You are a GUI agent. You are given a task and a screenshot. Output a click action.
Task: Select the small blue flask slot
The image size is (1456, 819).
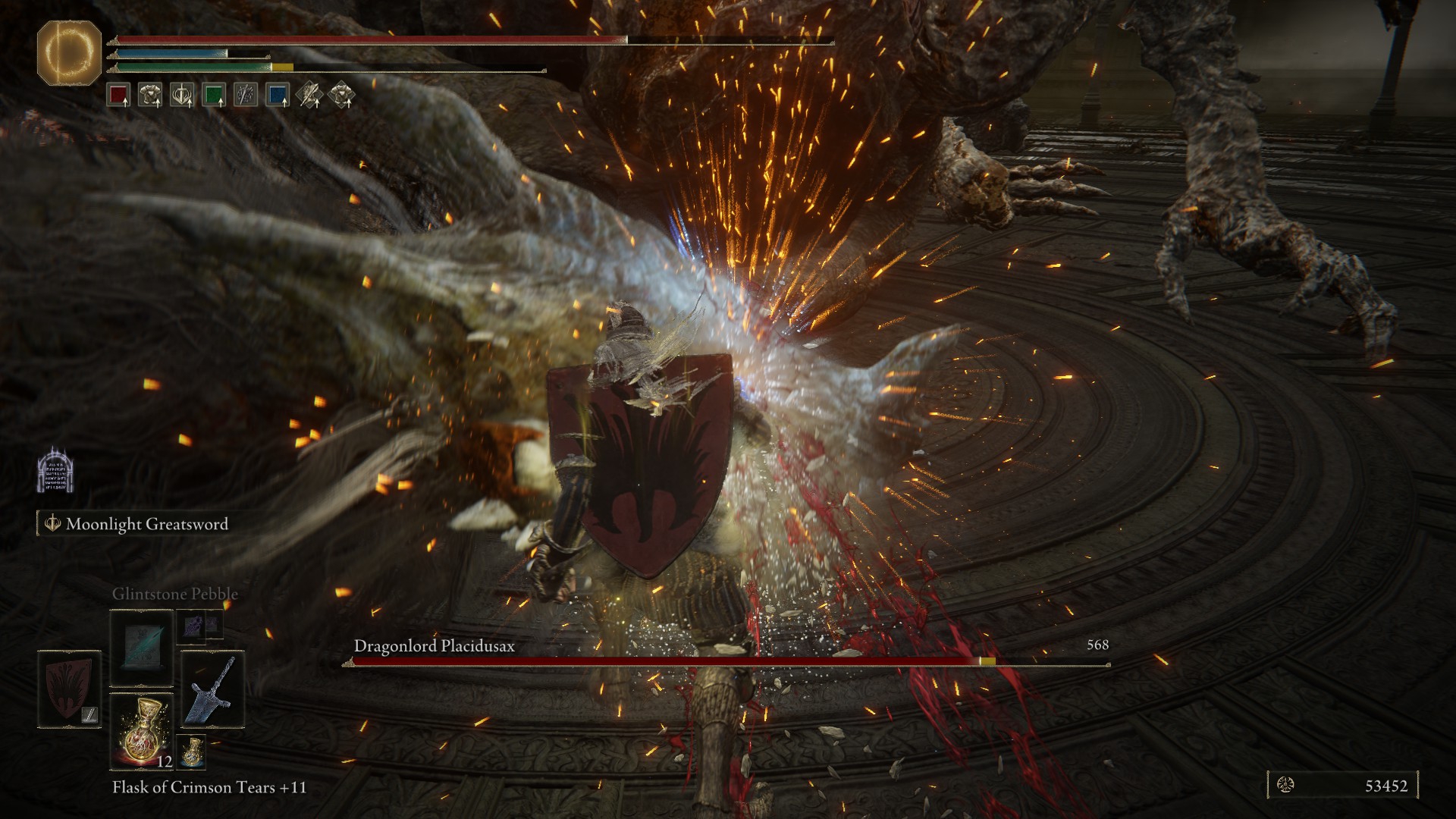coord(192,750)
